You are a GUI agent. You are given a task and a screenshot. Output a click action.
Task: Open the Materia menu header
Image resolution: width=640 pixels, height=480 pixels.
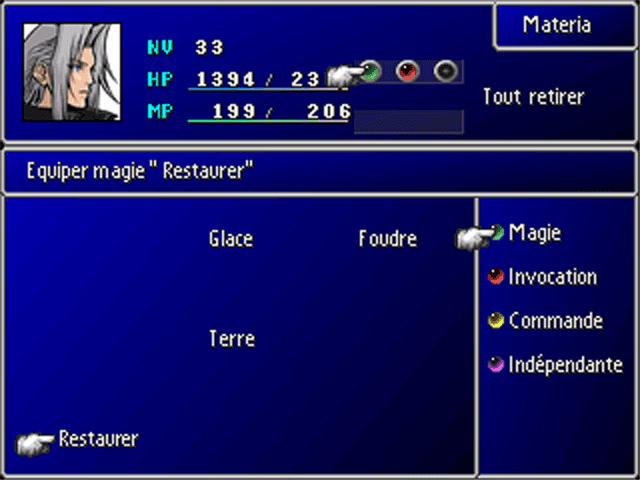(557, 25)
